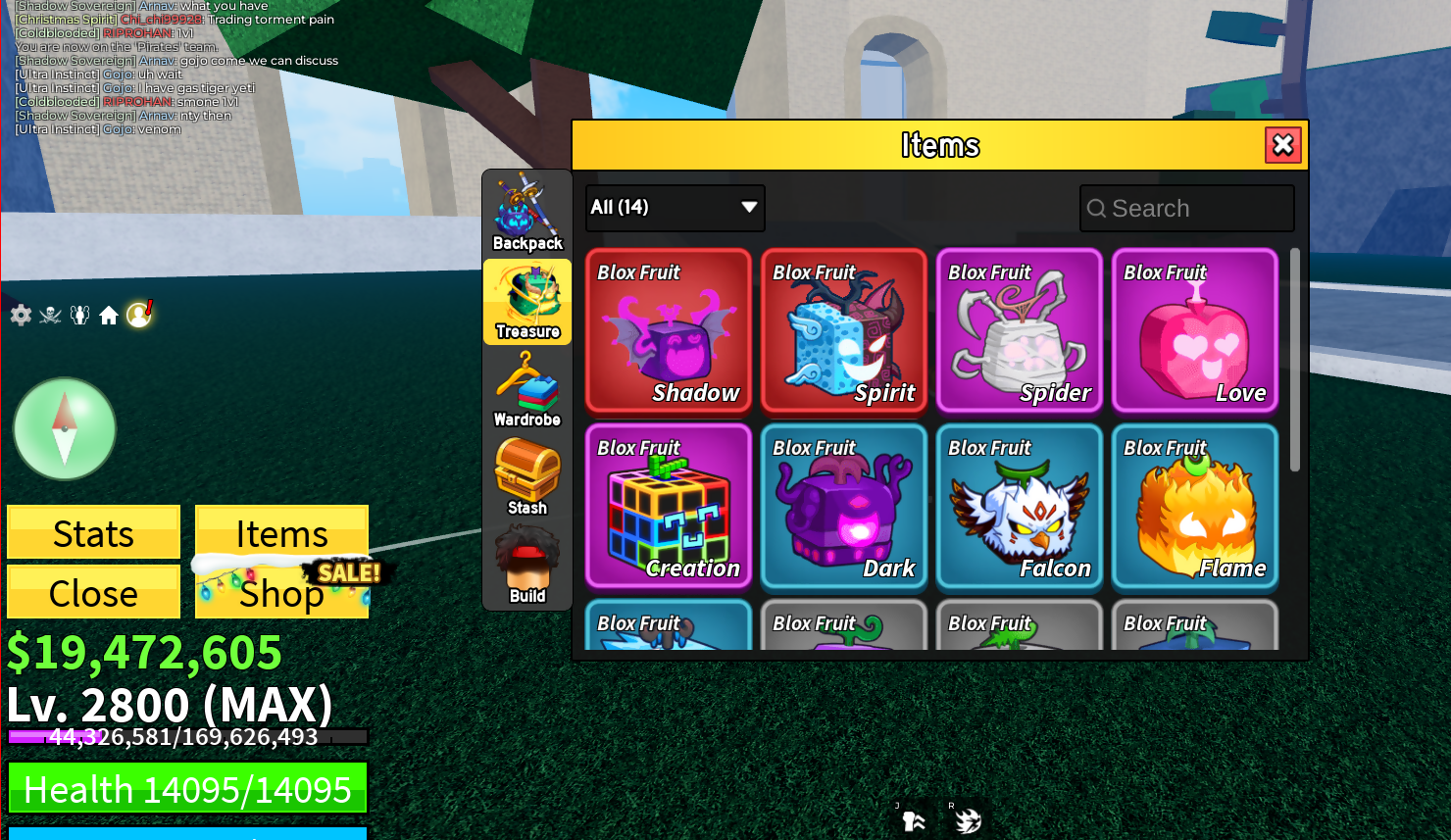The width and height of the screenshot is (1451, 840).
Task: Select the Treasure chest icon
Action: click(x=526, y=301)
